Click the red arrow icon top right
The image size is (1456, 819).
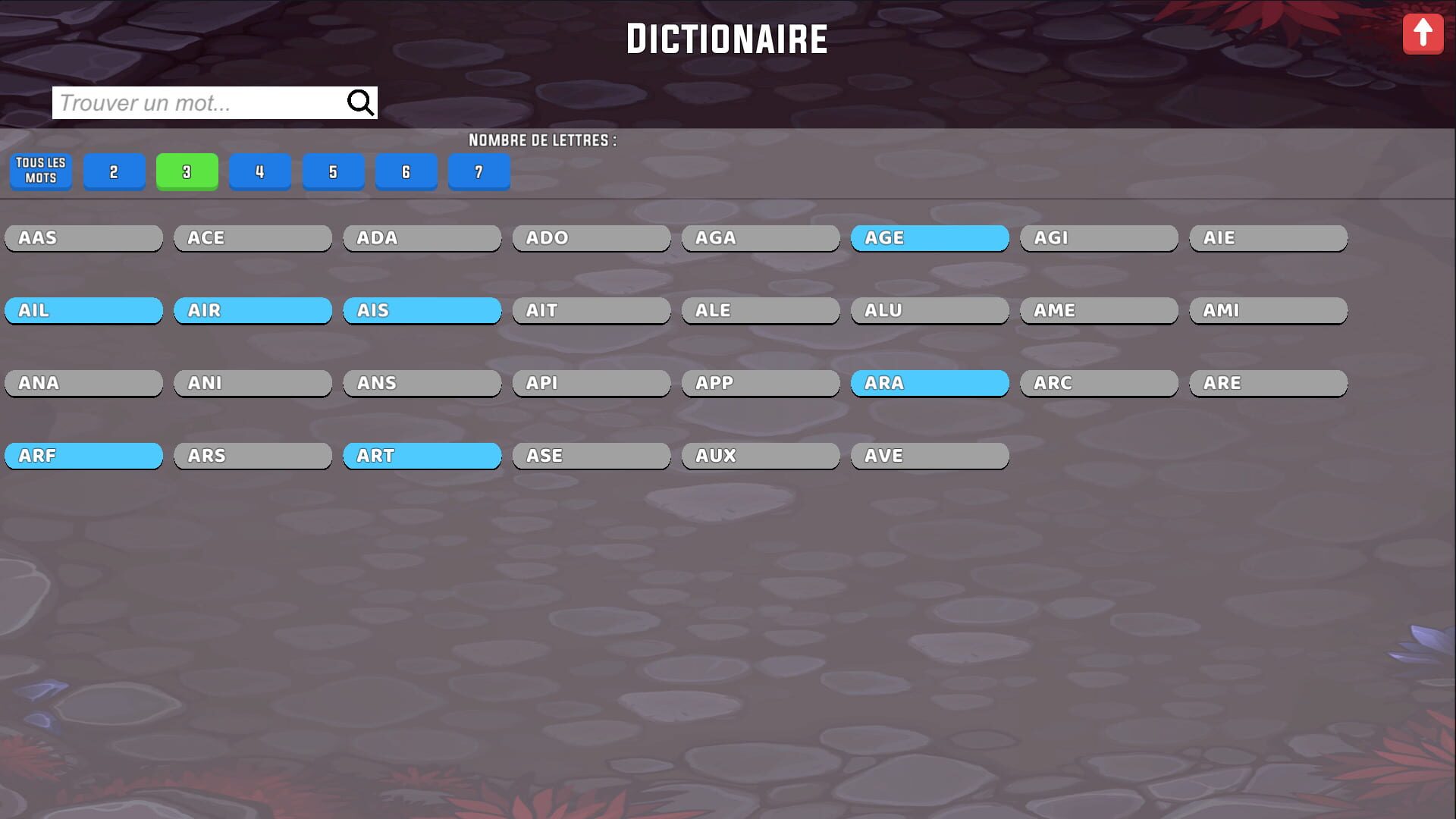coord(1423,33)
